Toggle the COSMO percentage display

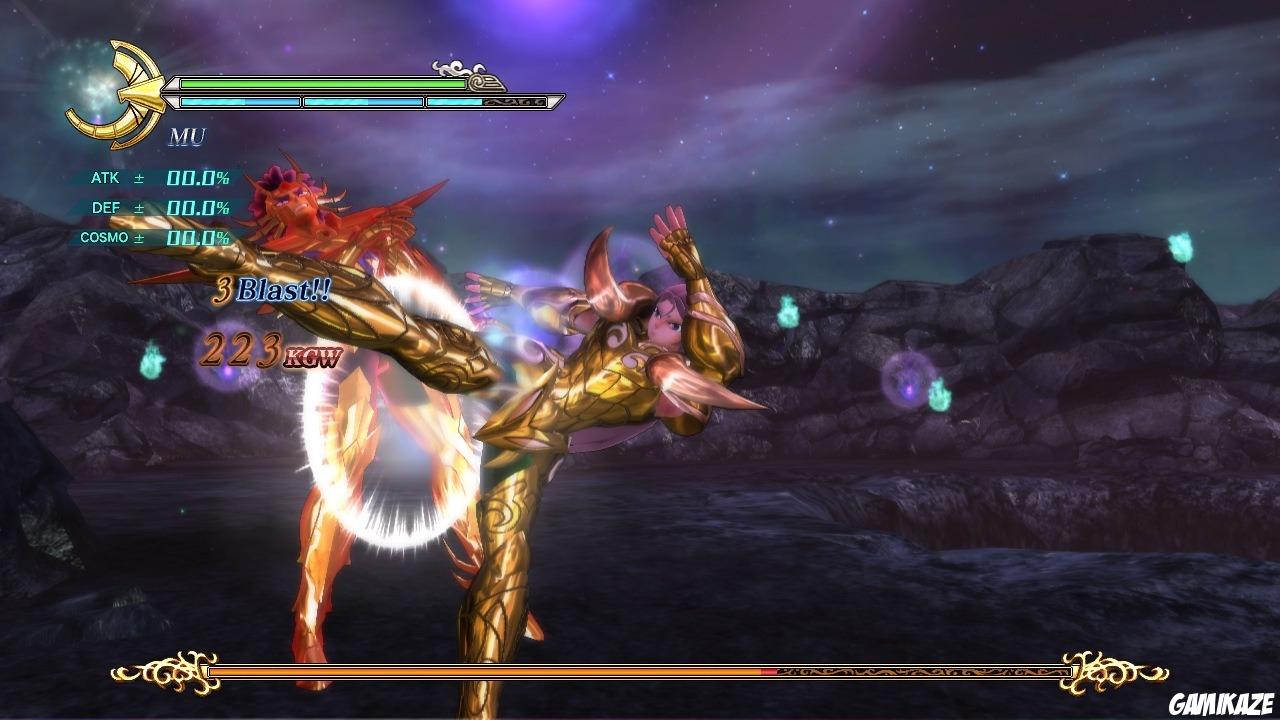coord(197,239)
